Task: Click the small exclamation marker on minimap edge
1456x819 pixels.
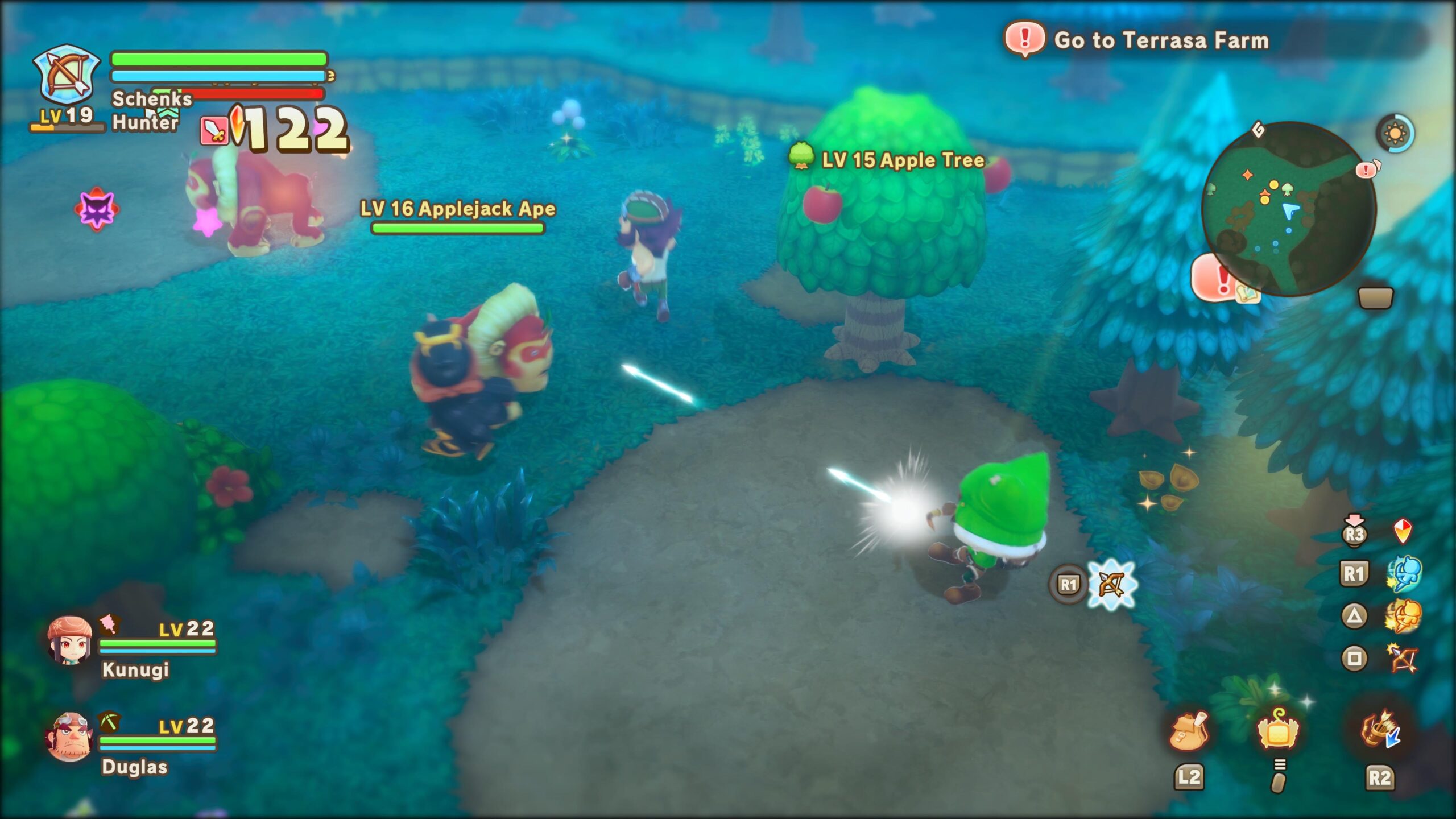Action: pos(1366,169)
